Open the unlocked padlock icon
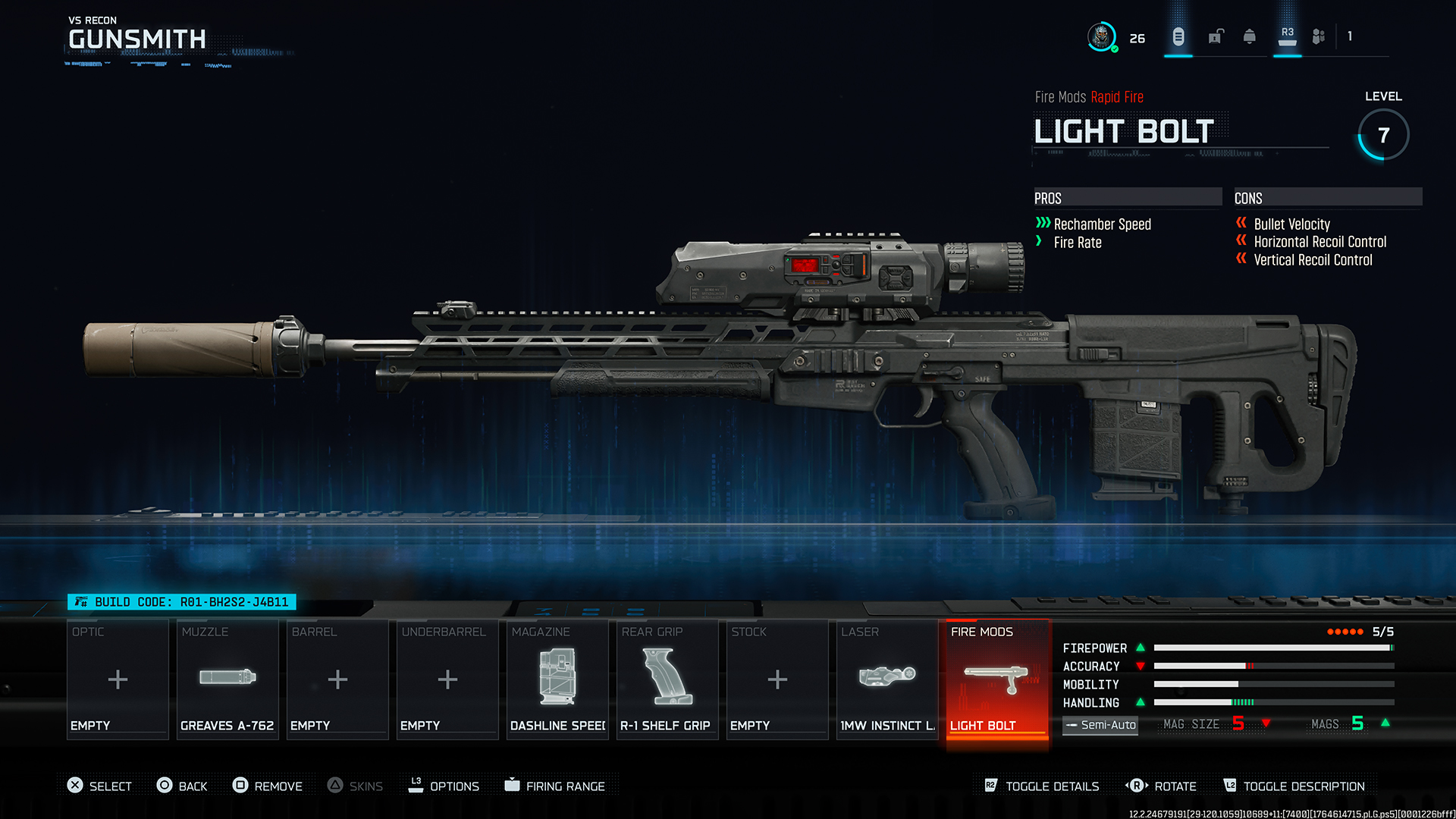The width and height of the screenshot is (1456, 819). click(1216, 36)
